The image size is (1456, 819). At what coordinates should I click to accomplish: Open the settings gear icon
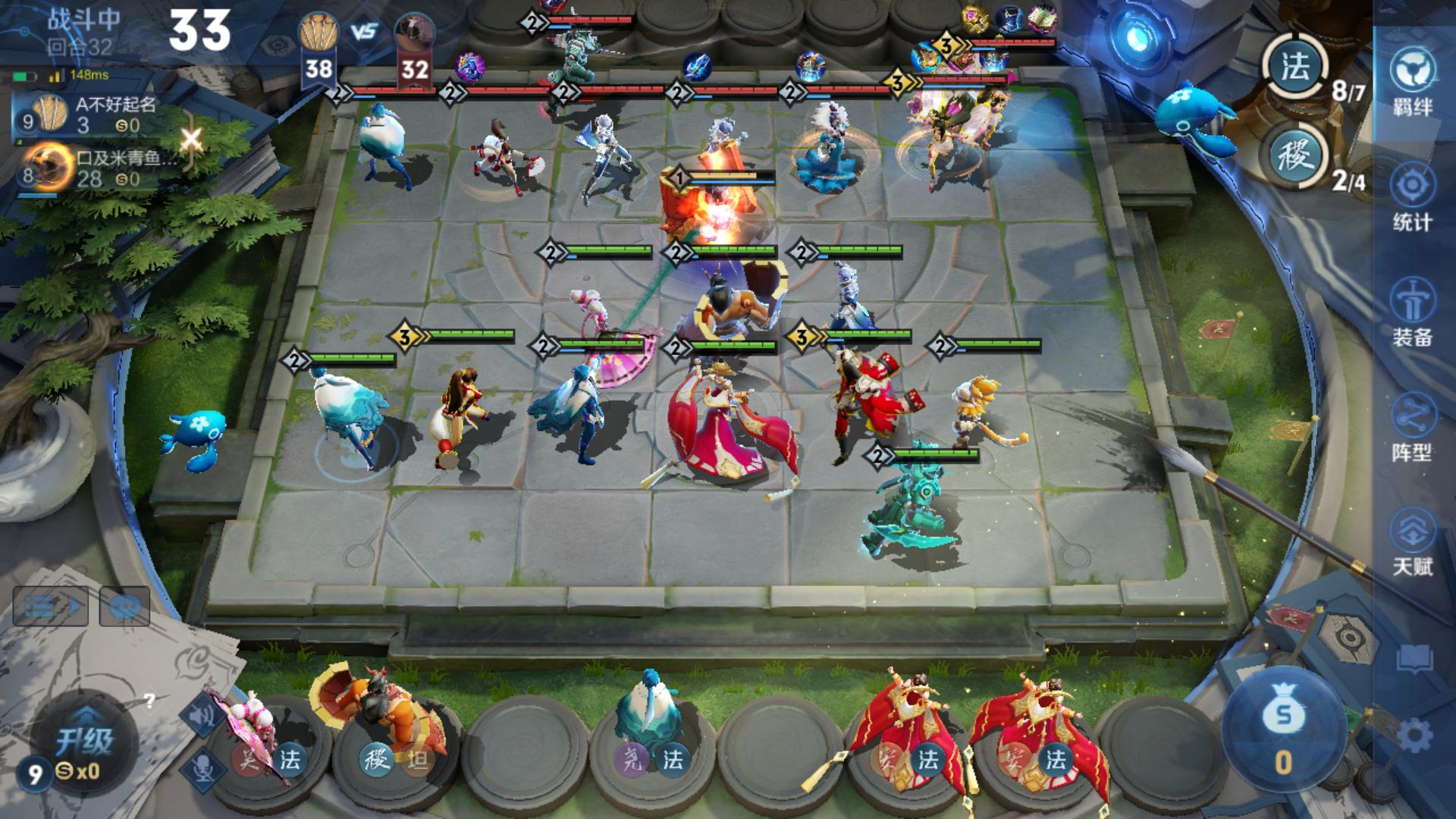[1414, 736]
